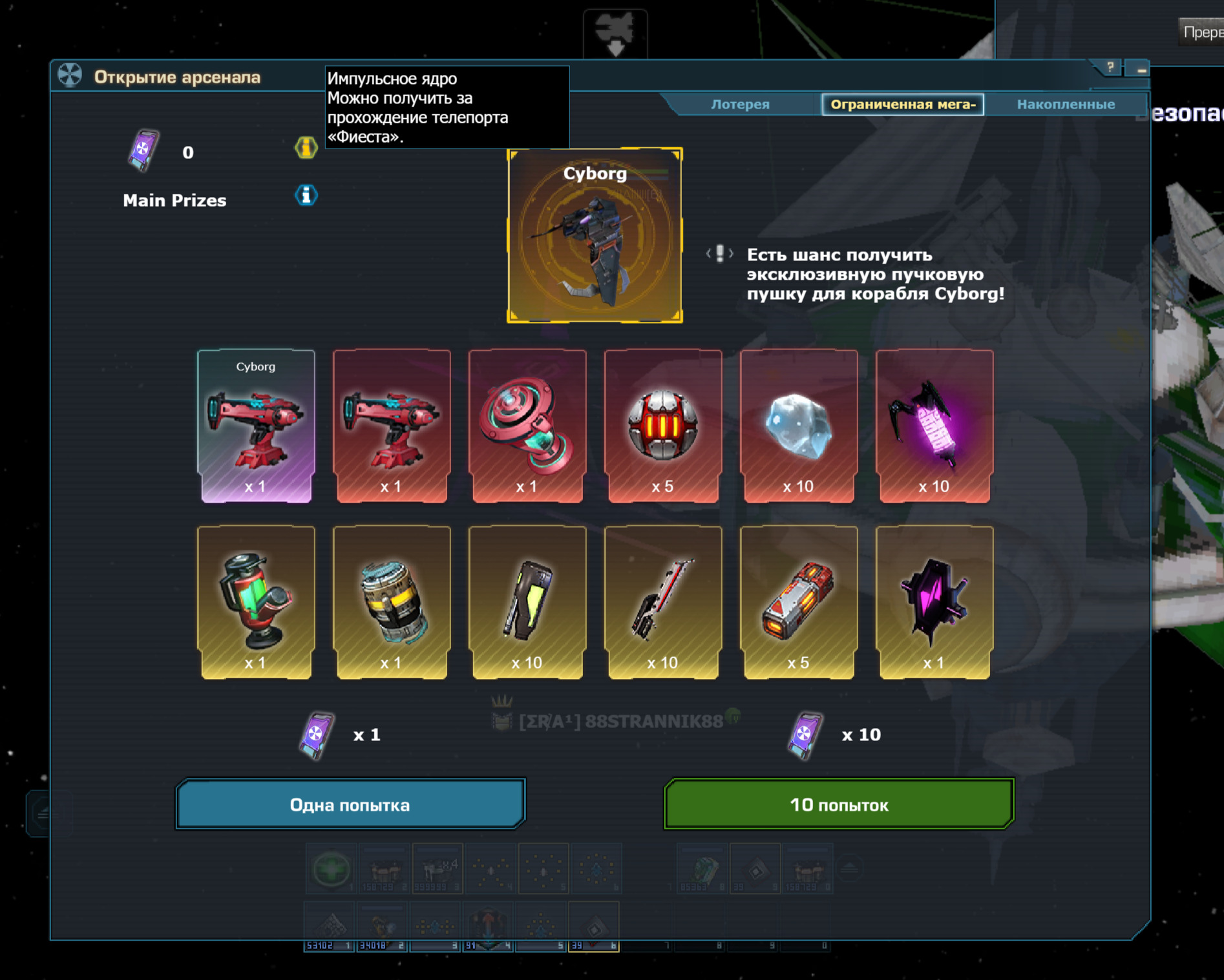1224x980 pixels.
Task: Select the ice crystal x10 prize card
Action: pyautogui.click(x=799, y=426)
